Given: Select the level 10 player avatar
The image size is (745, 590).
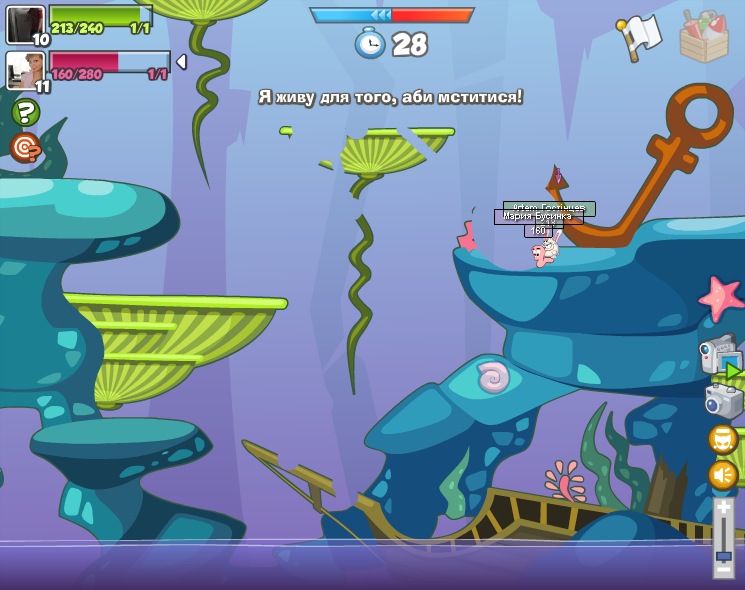Looking at the screenshot, I should (x=25, y=24).
